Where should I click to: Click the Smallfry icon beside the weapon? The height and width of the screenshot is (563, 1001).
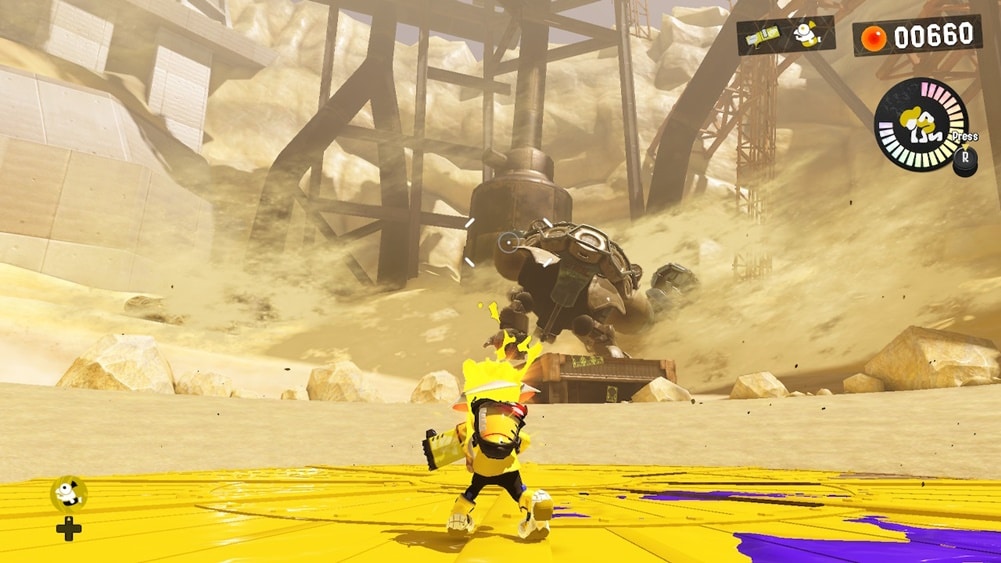[807, 35]
